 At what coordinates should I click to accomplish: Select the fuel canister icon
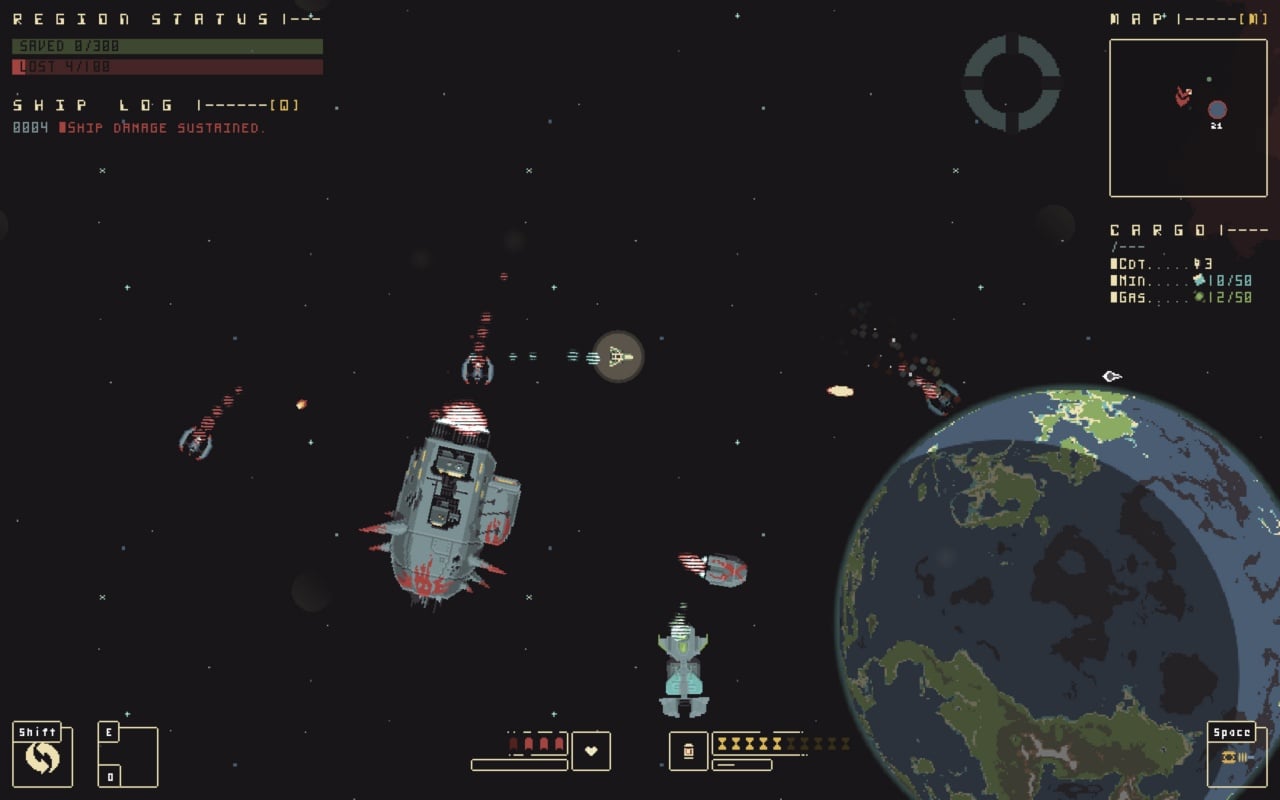point(688,751)
